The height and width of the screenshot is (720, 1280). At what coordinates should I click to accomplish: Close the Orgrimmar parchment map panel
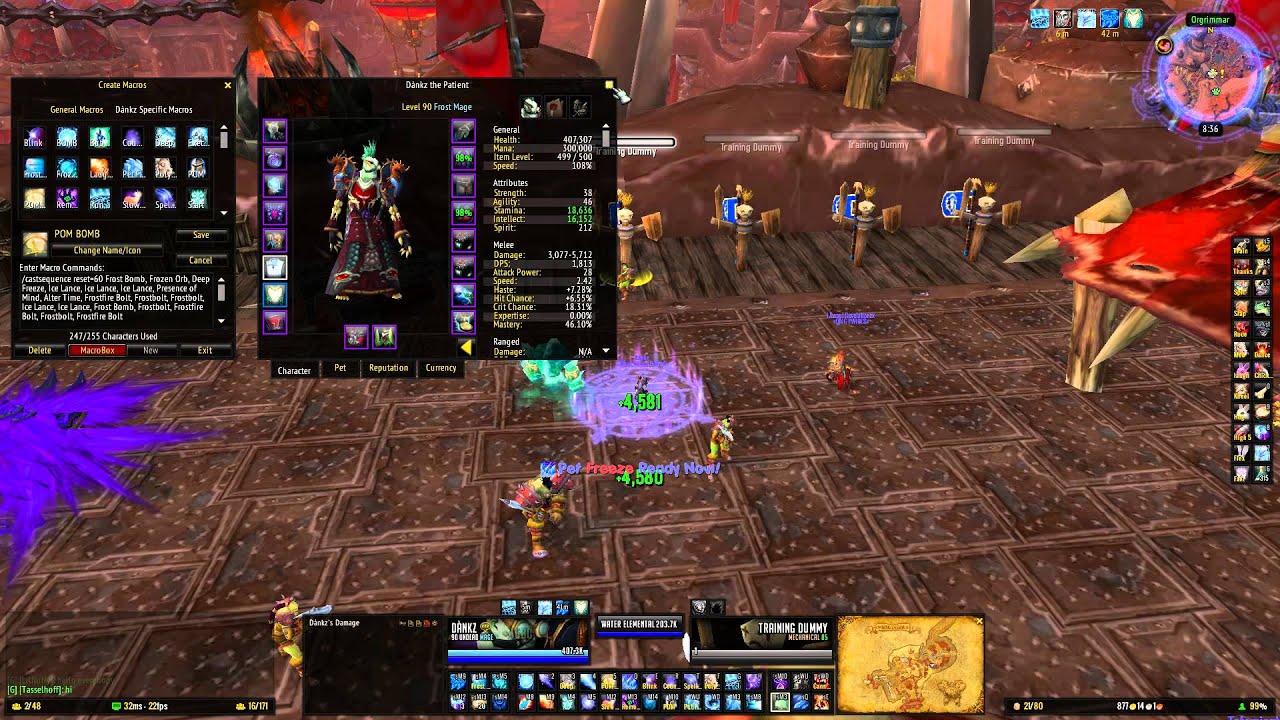[x=978, y=622]
